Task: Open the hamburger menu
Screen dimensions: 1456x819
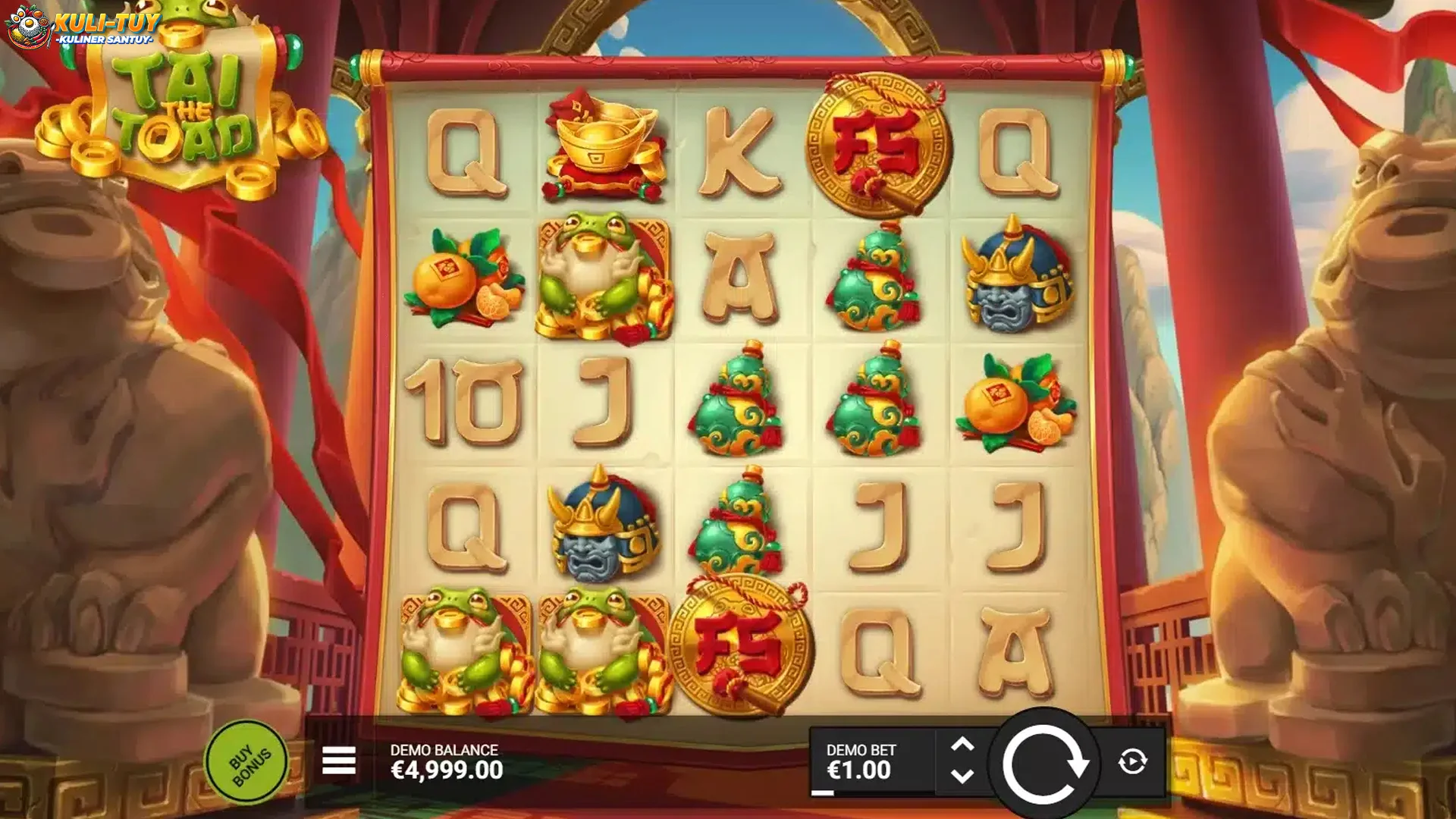Action: click(338, 761)
